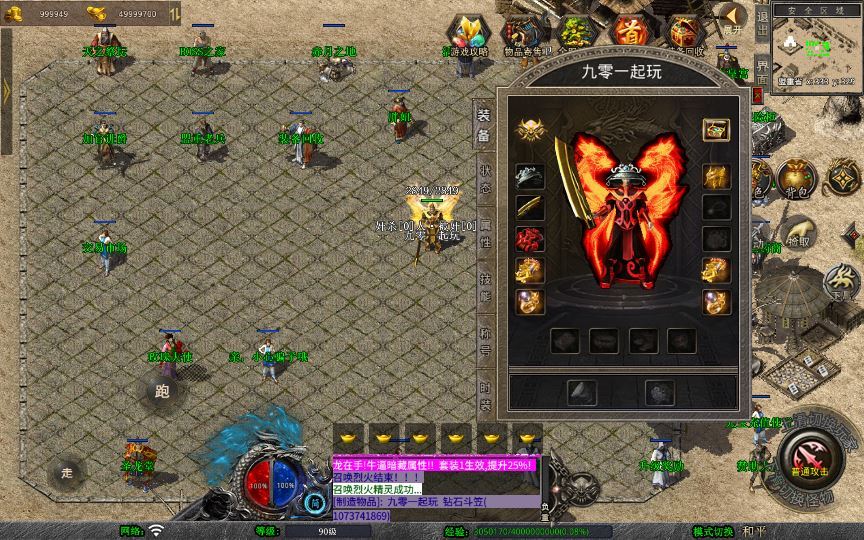Open the 背包 backpack
Viewport: 864px width, 540px height.
point(796,178)
